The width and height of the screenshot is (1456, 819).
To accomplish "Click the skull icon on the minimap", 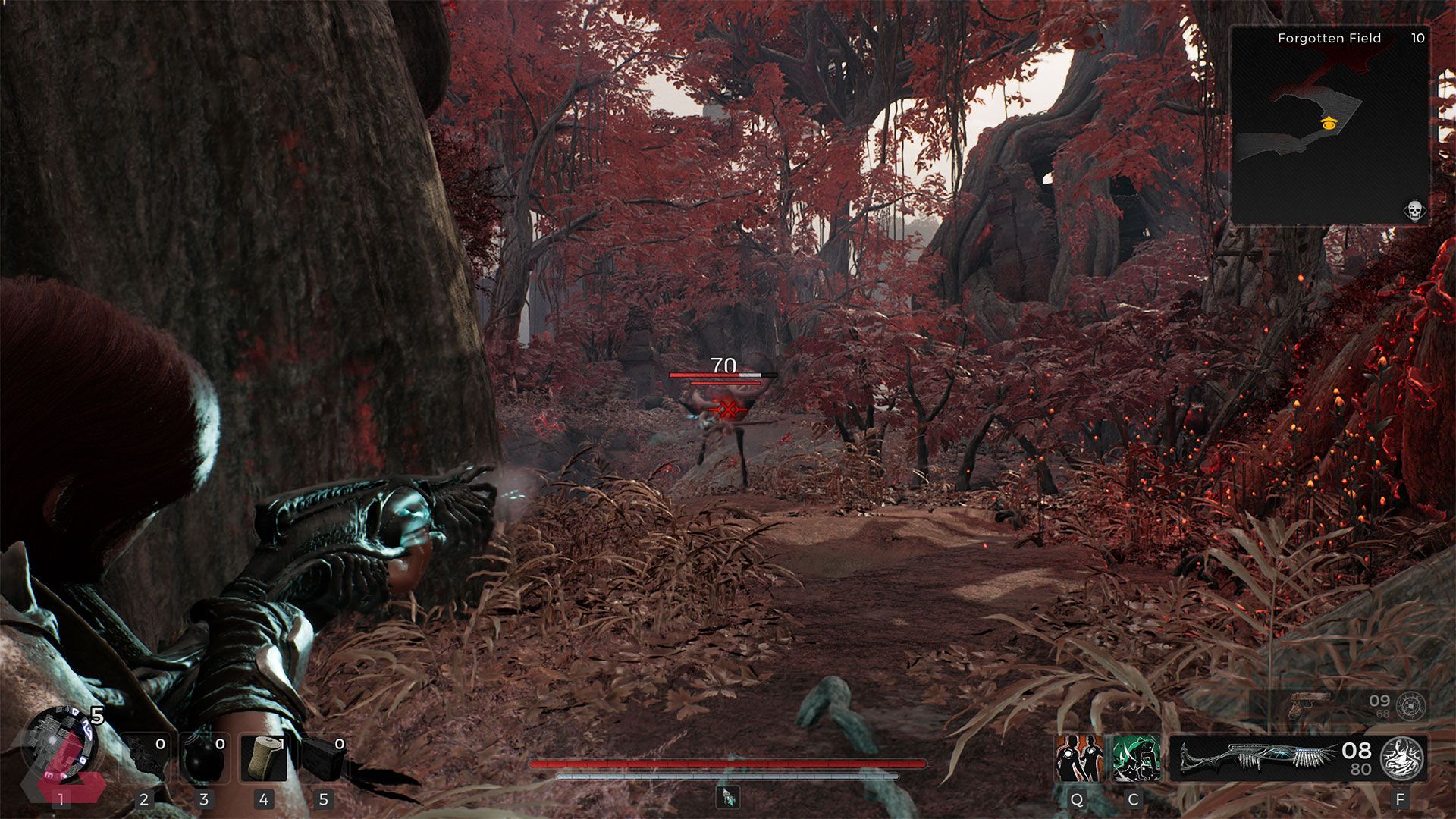I will 1414,209.
